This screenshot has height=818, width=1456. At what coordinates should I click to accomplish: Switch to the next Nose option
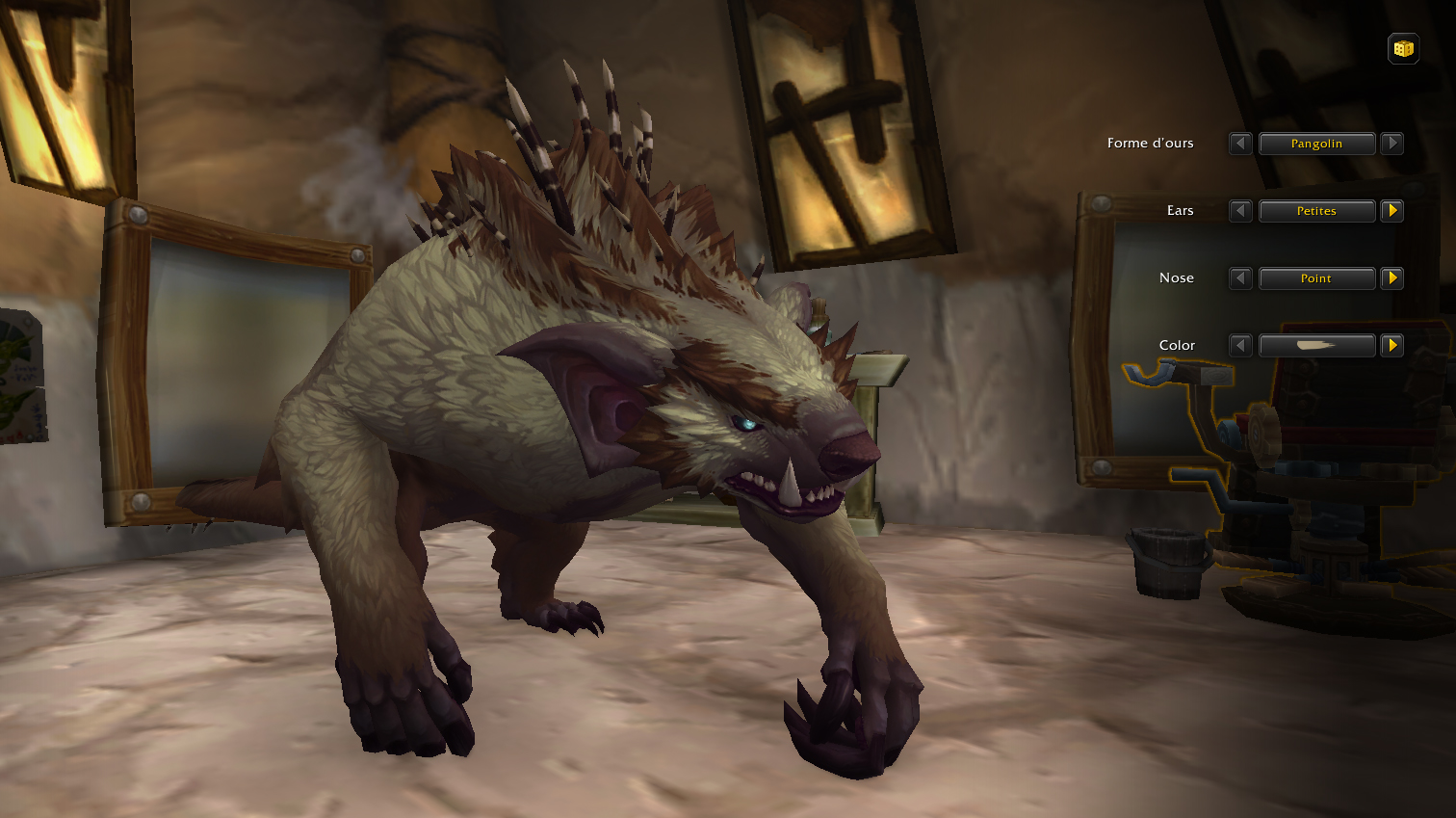1391,278
